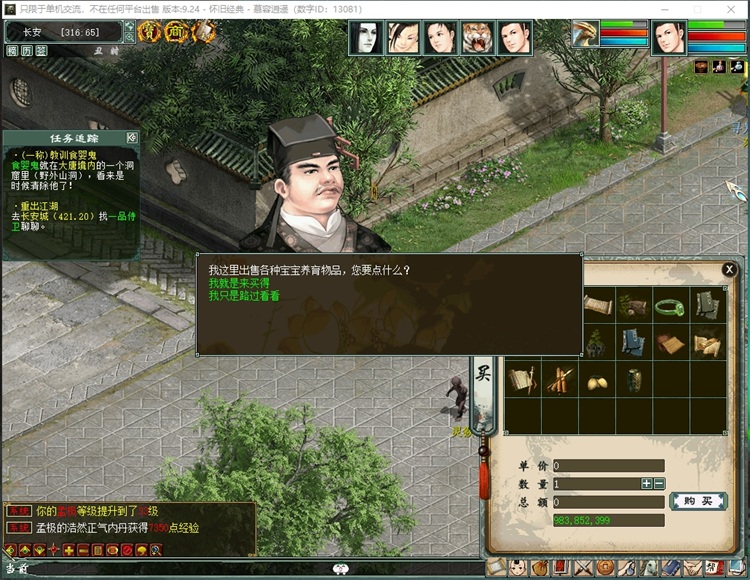
Task: Select the green jade ring shop item
Action: [x=670, y=307]
